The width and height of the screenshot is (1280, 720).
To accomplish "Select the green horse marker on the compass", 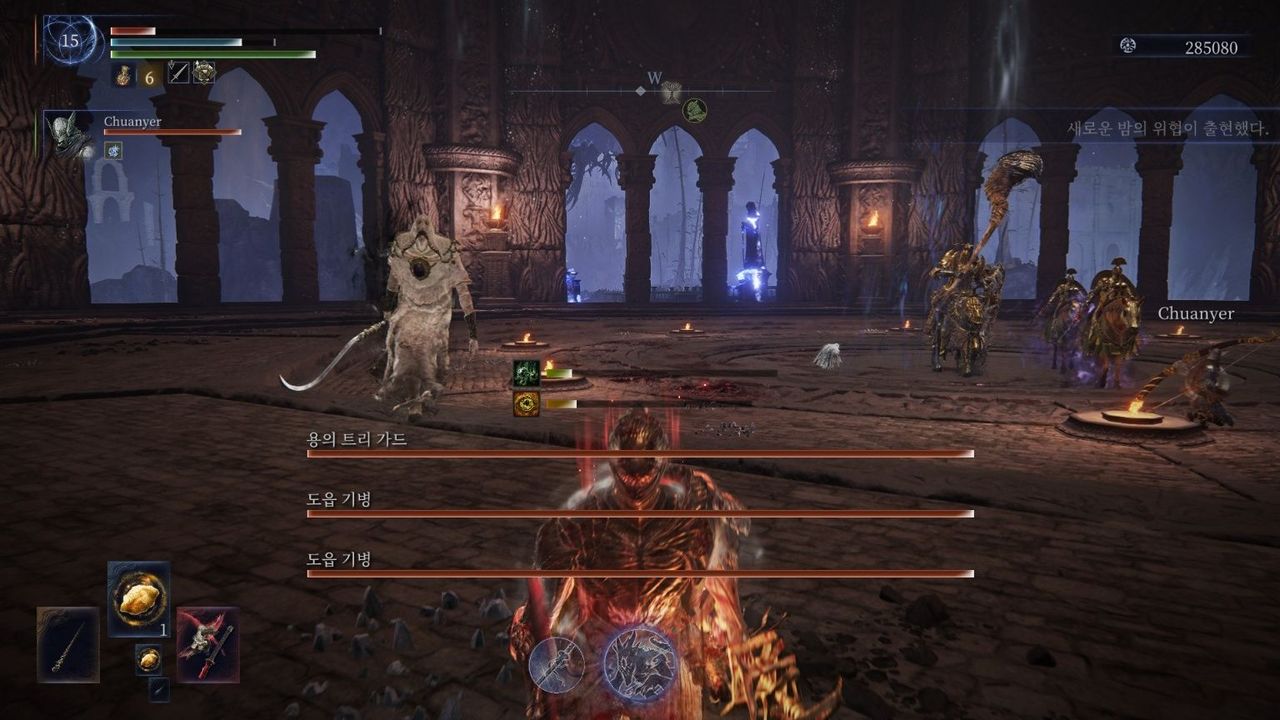I will (695, 110).
